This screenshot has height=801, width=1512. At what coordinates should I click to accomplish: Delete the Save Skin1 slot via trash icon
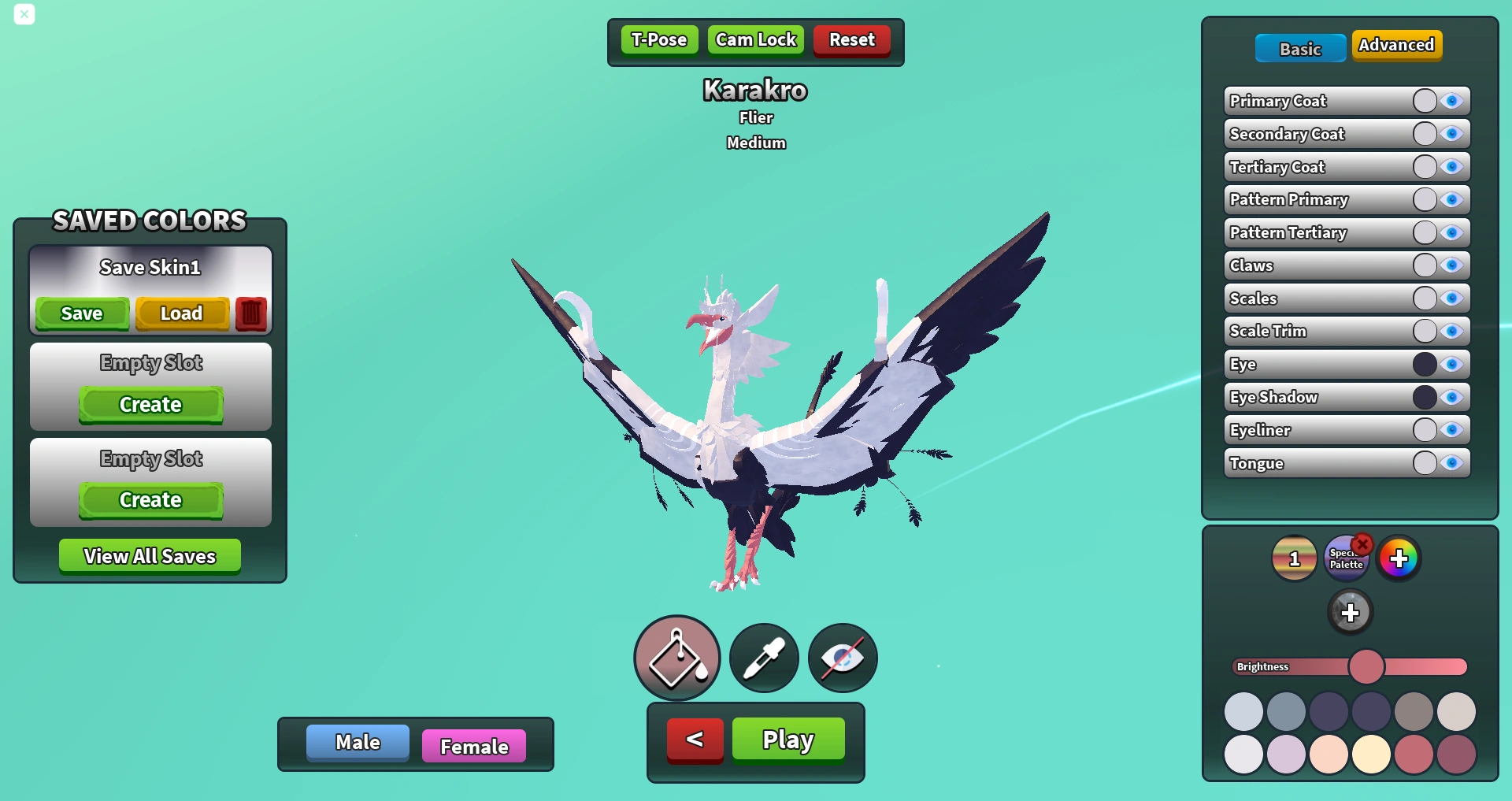pyautogui.click(x=250, y=313)
